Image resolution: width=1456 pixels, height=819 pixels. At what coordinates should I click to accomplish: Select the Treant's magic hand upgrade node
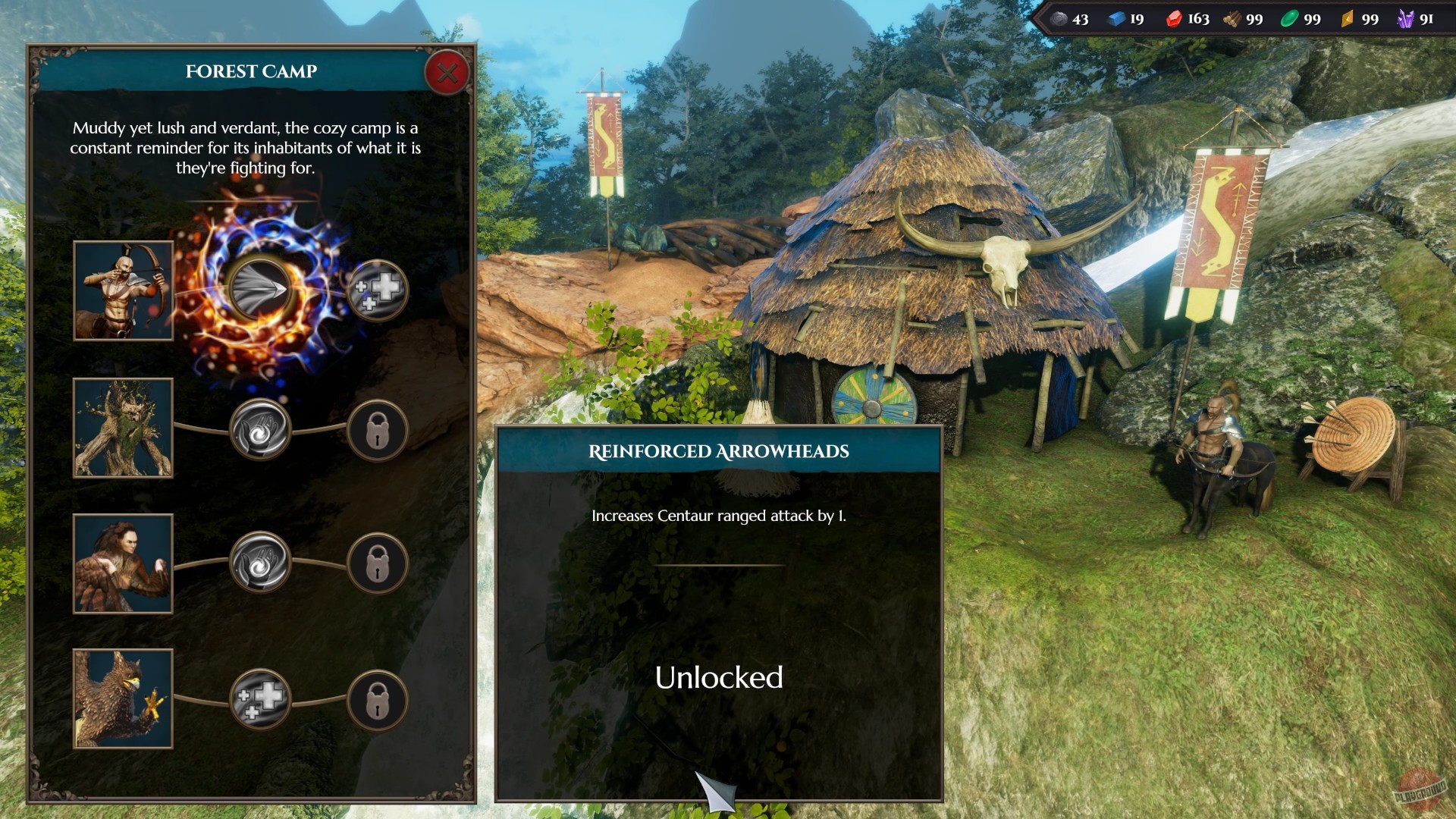click(262, 430)
